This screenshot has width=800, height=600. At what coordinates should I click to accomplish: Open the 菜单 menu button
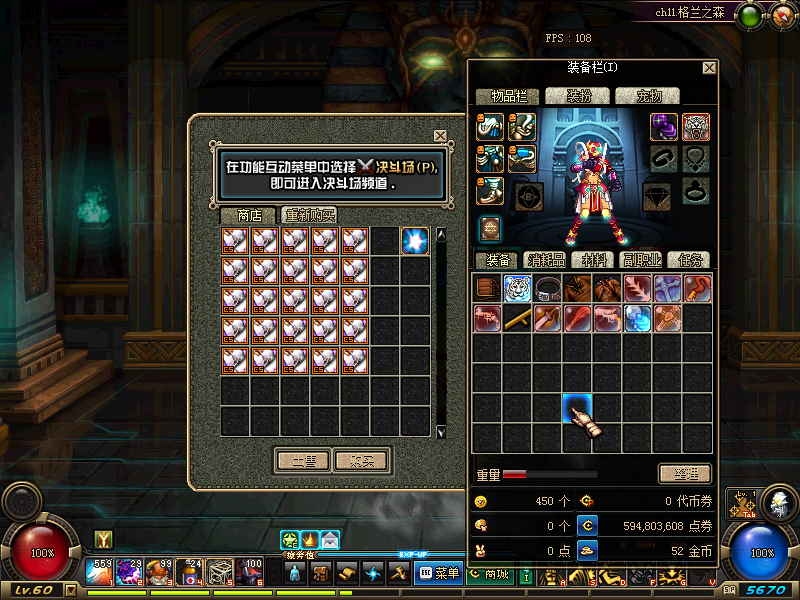coord(439,573)
